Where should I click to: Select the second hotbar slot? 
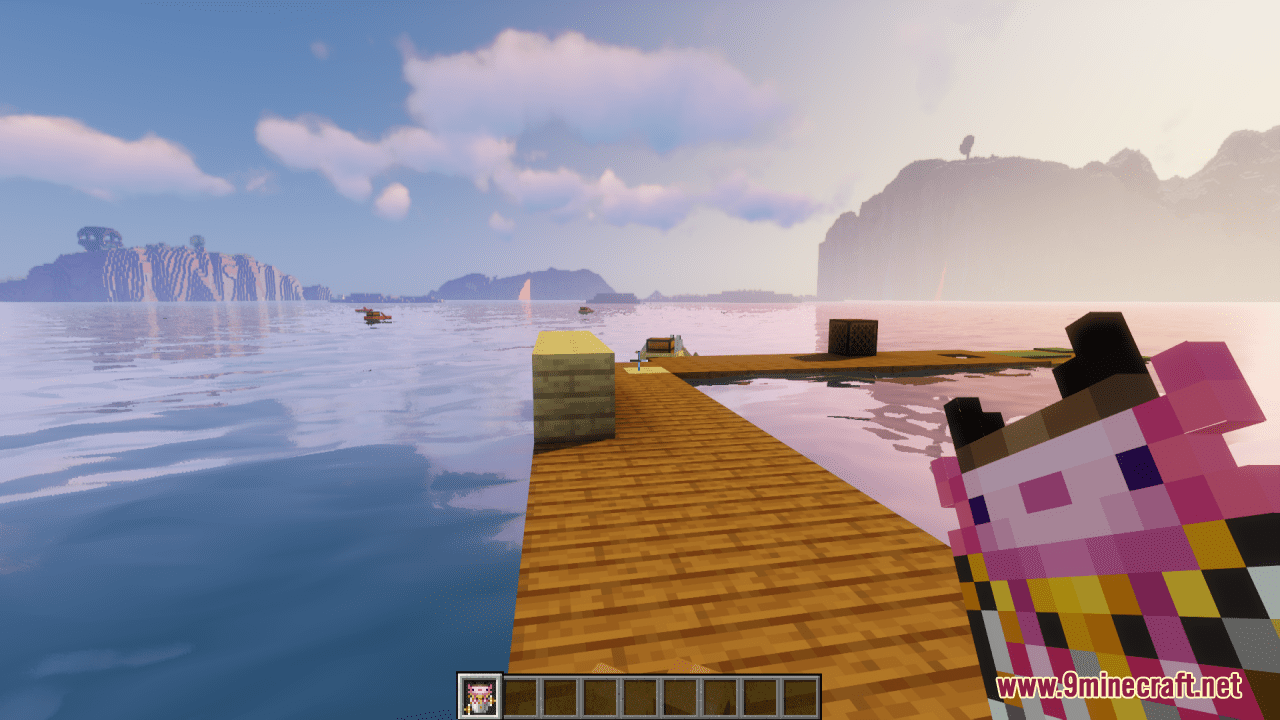point(521,692)
